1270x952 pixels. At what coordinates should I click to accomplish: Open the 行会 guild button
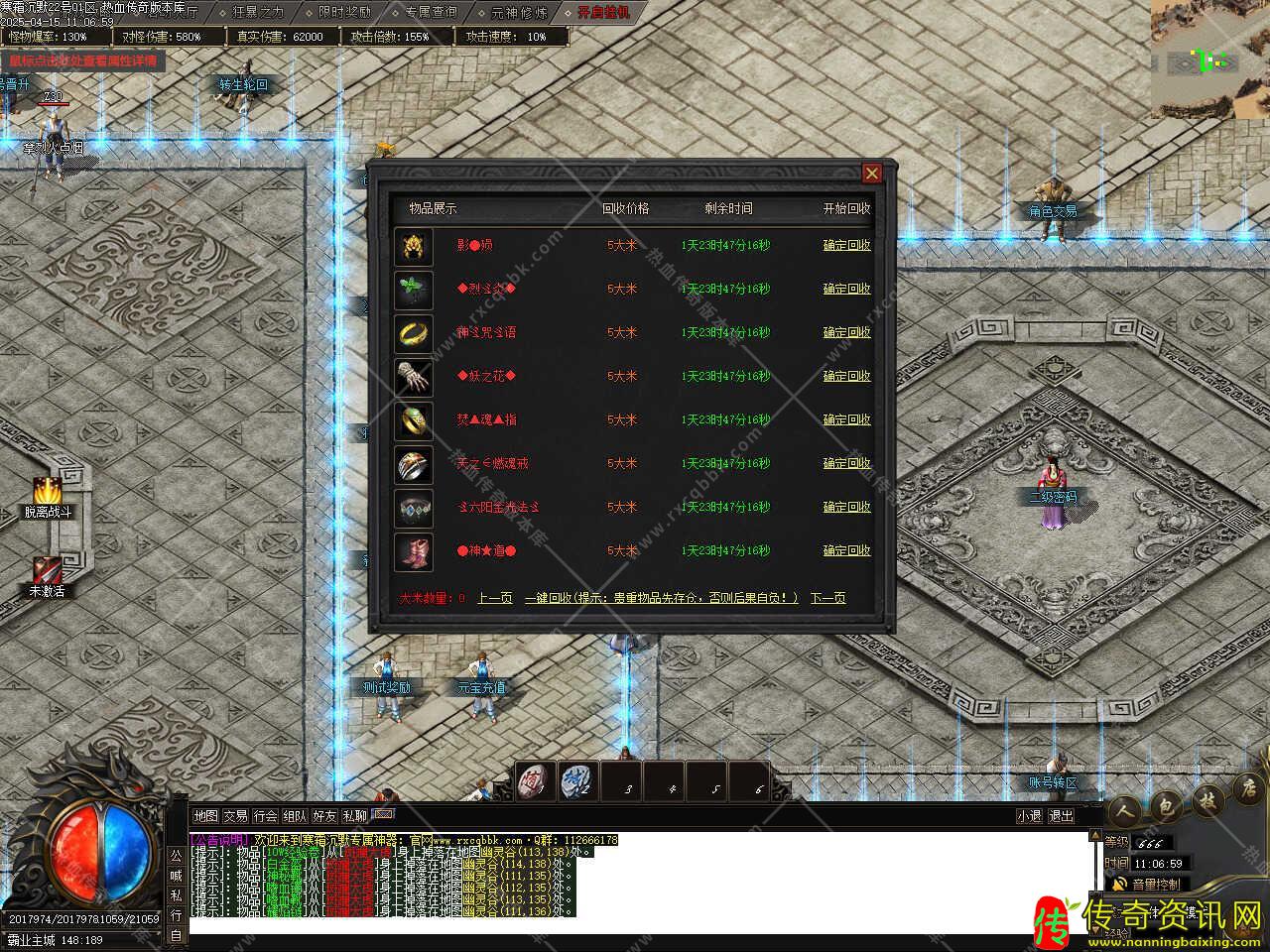click(265, 816)
